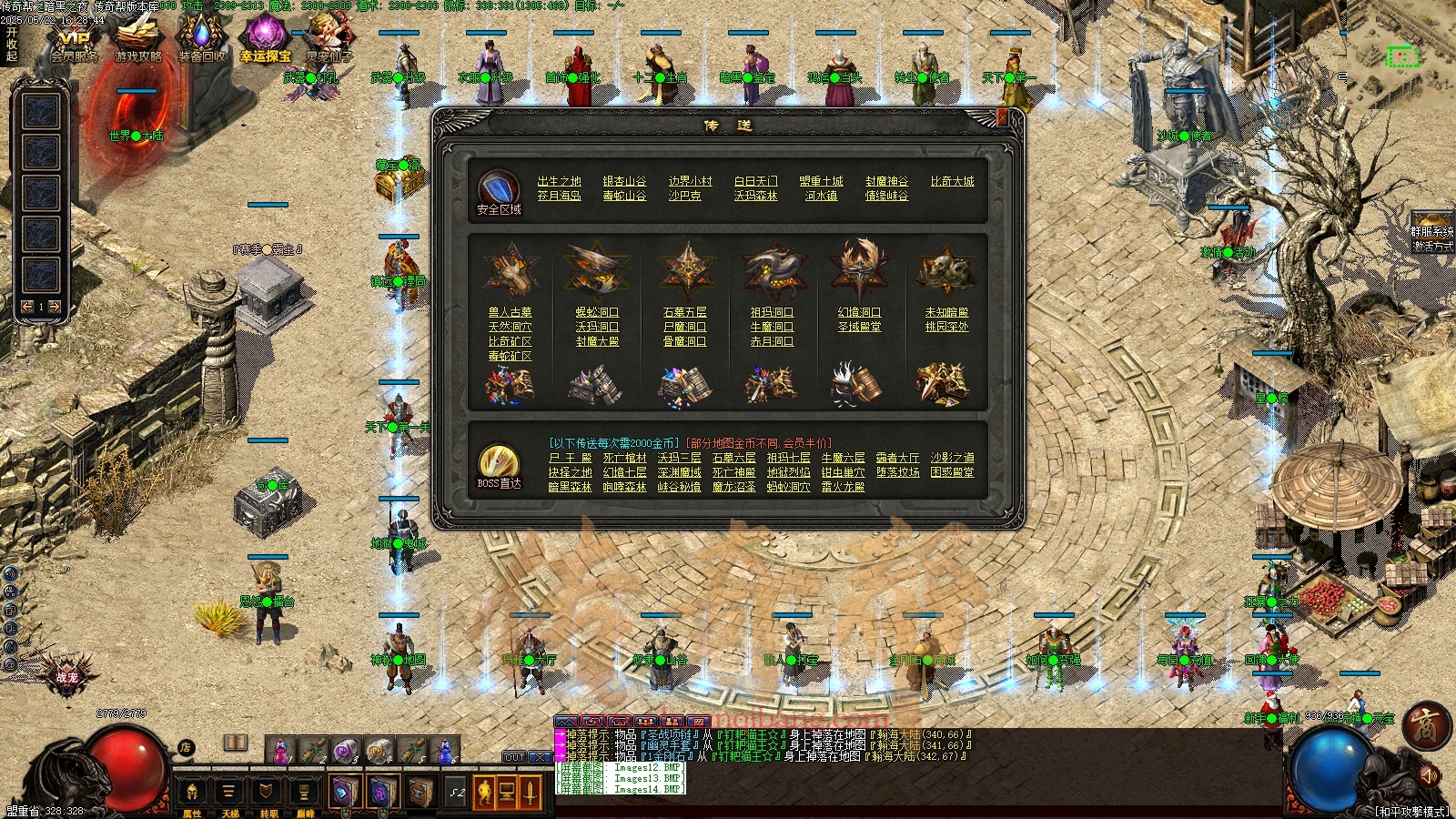Use the red potion in hotbar slot 1
The height and width of the screenshot is (819, 1456).
point(280,751)
